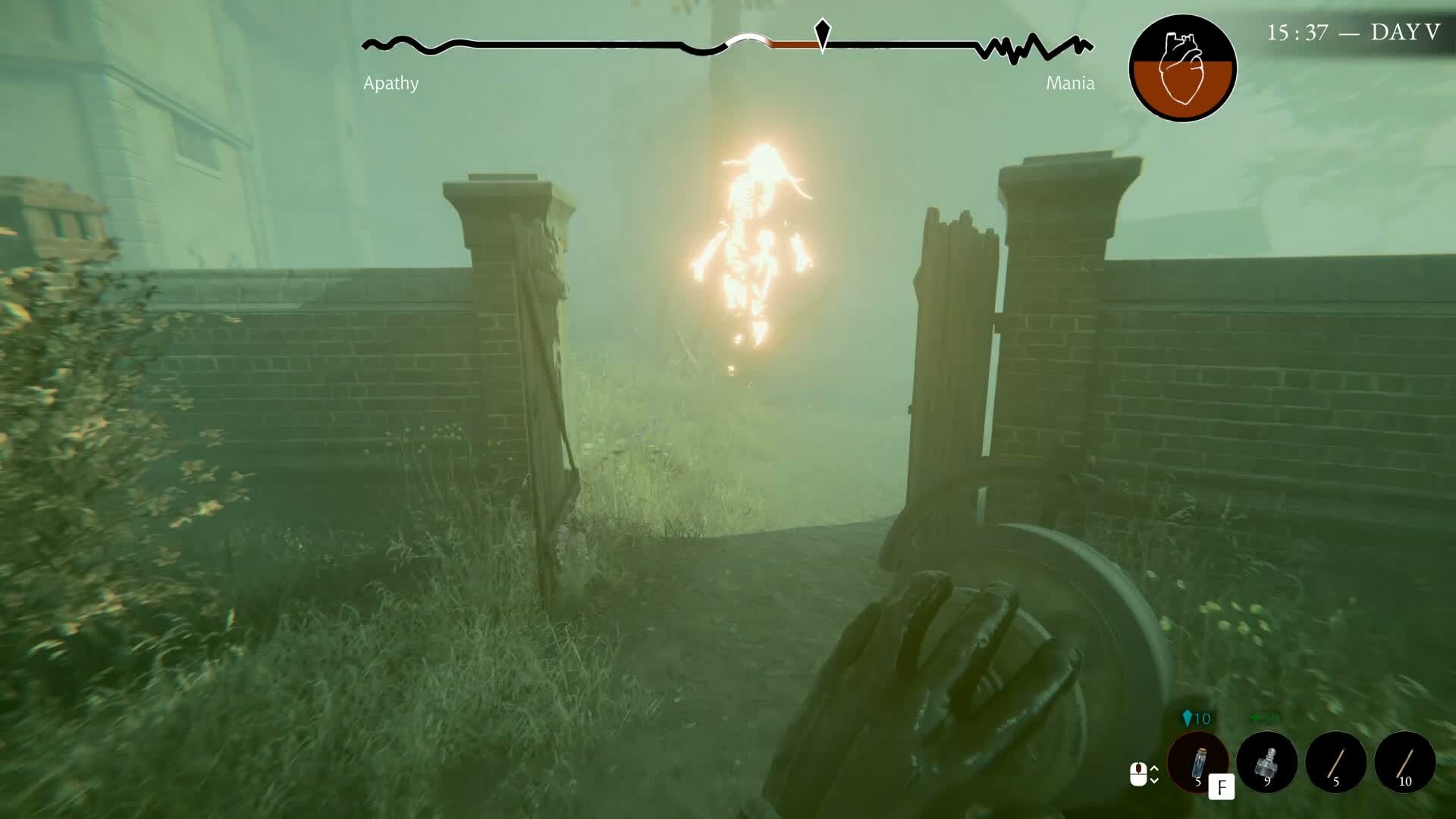Click the Mania label on the mind meter
The height and width of the screenshot is (819, 1456).
(1071, 83)
